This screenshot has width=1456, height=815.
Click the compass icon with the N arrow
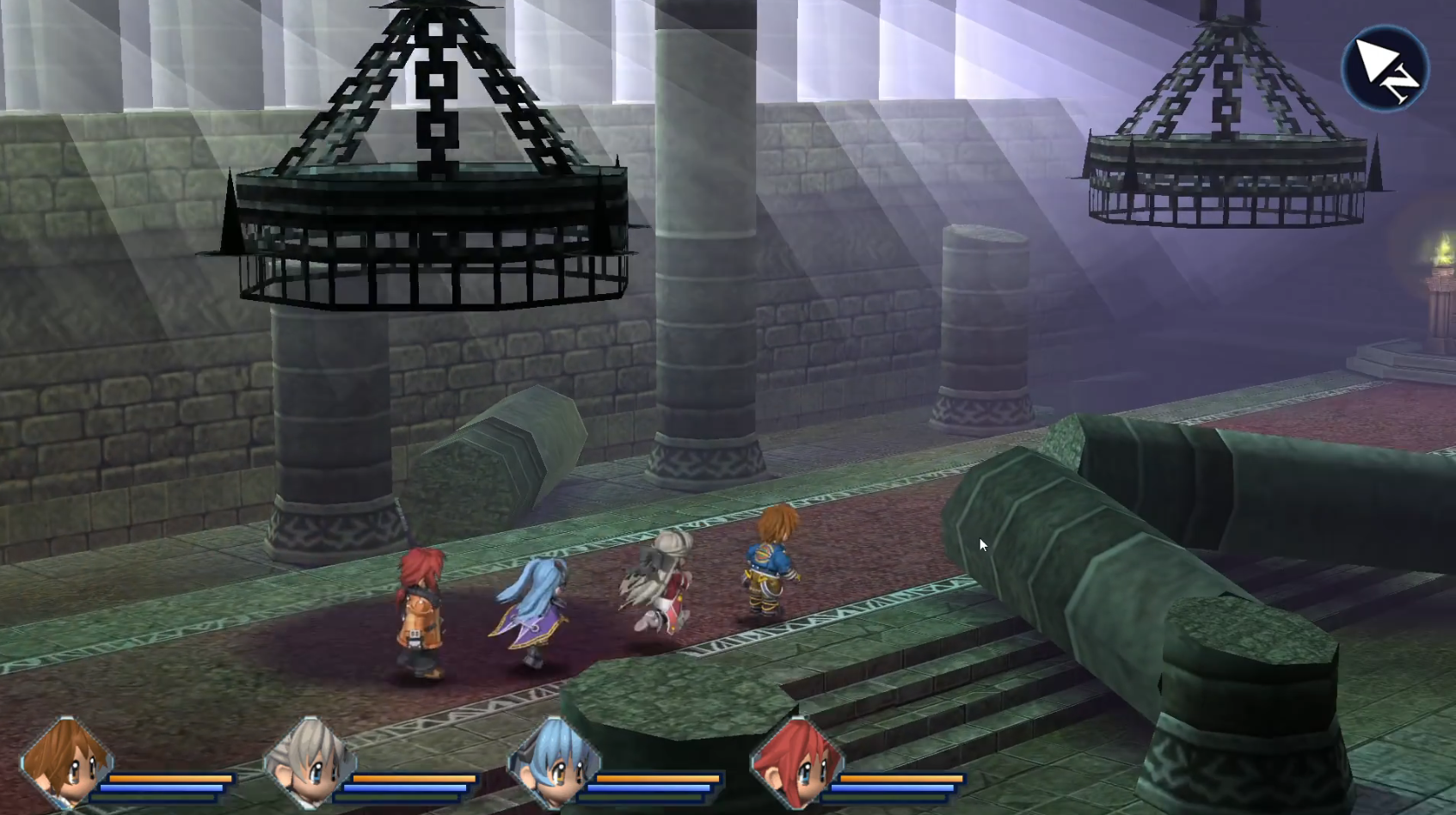coord(1385,68)
